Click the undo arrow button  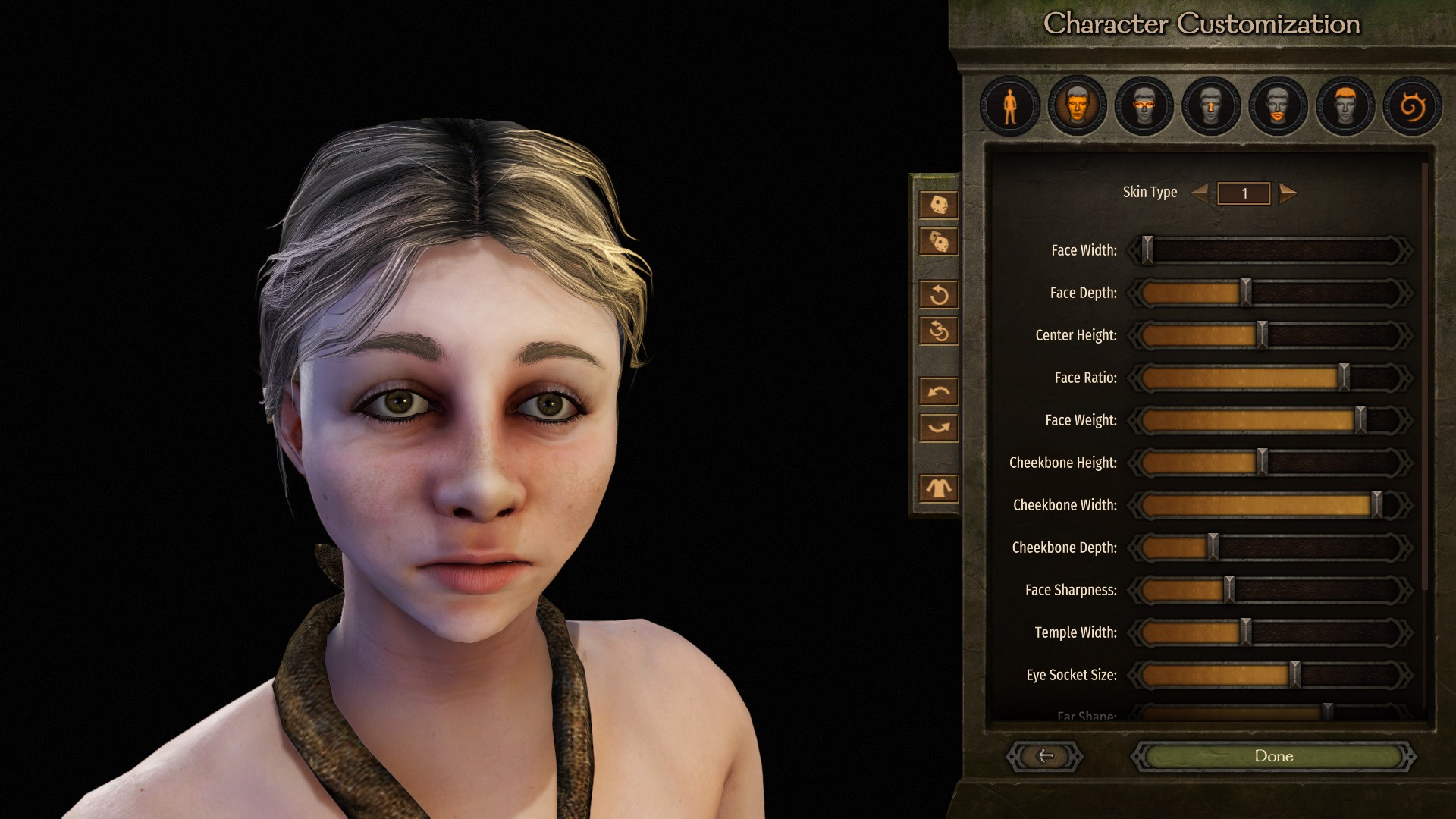pyautogui.click(x=939, y=391)
